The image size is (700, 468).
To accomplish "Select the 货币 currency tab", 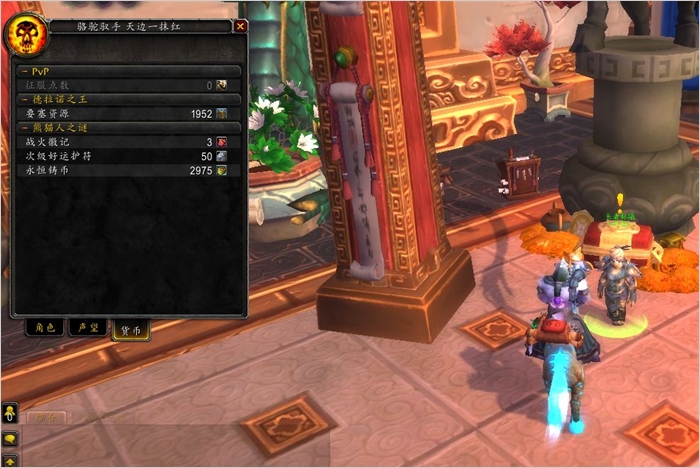I will [x=130, y=329].
